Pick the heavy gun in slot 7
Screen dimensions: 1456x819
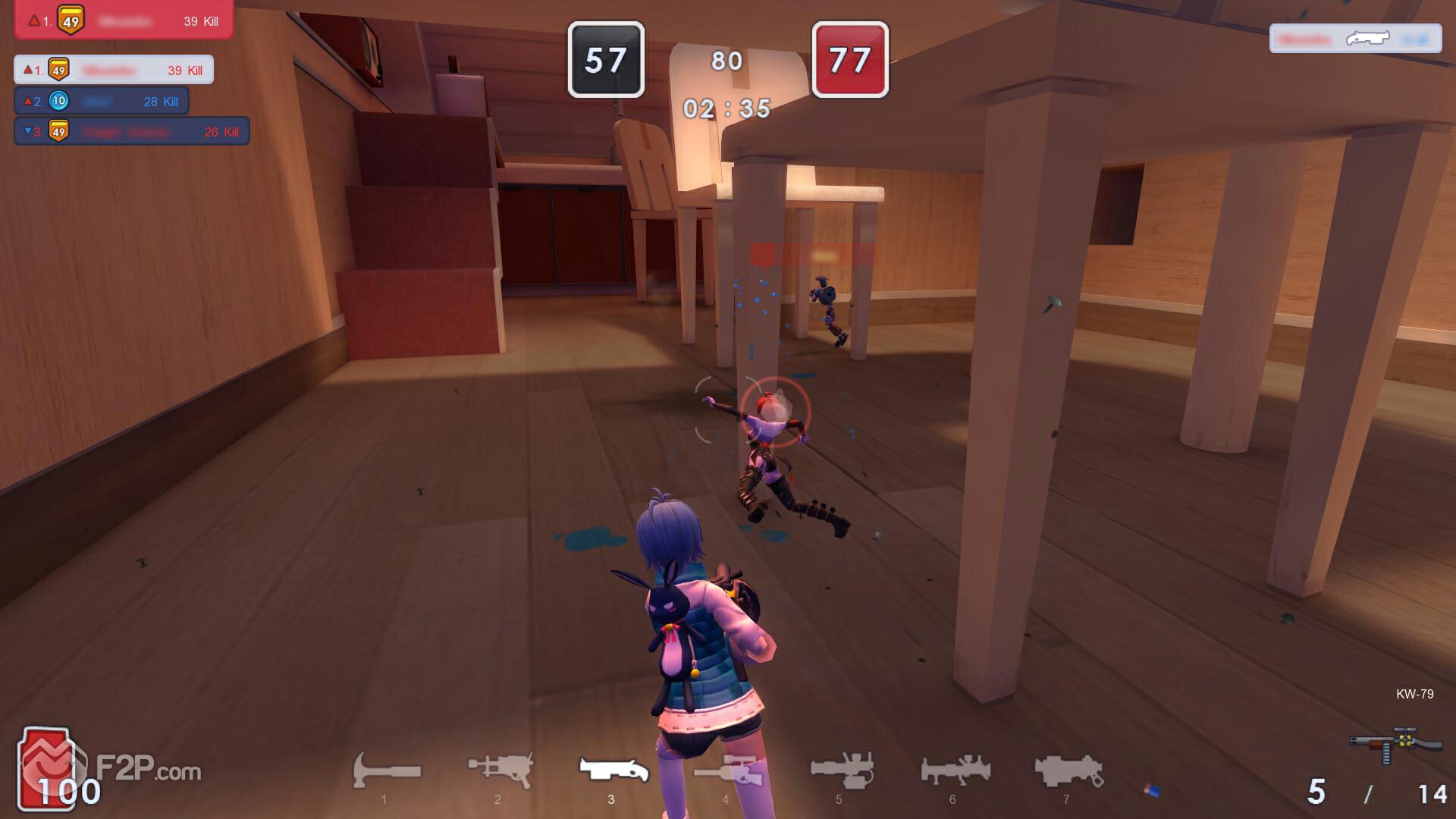(1068, 770)
